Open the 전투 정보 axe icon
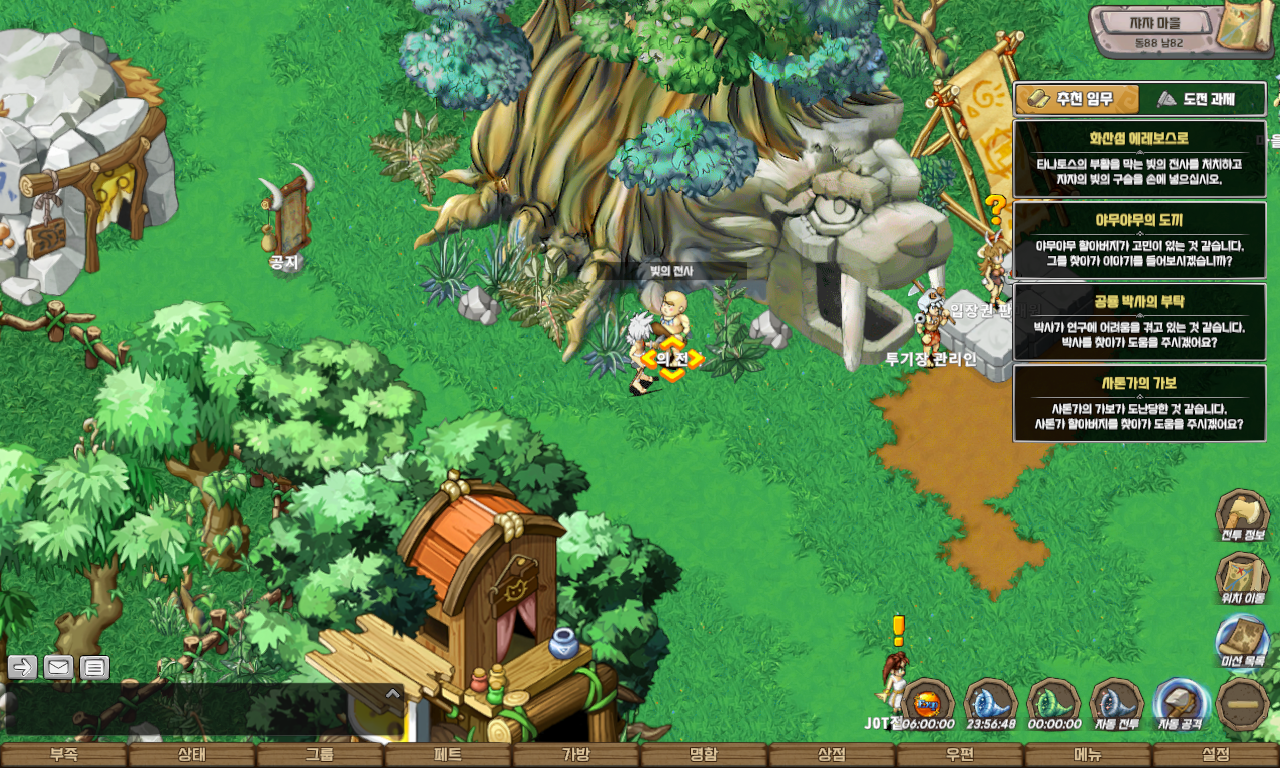This screenshot has width=1280, height=768. [1242, 515]
